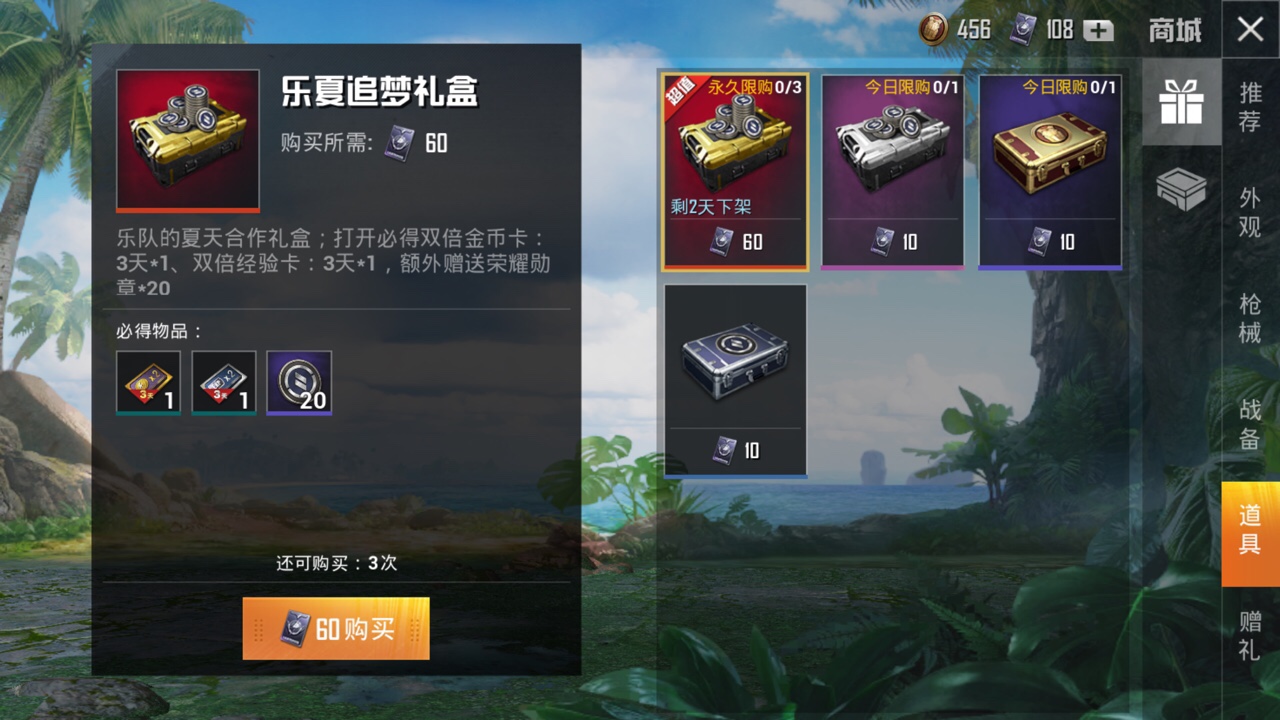This screenshot has width=1280, height=720.
Task: Switch to the 外观 tab
Action: (x=1248, y=203)
